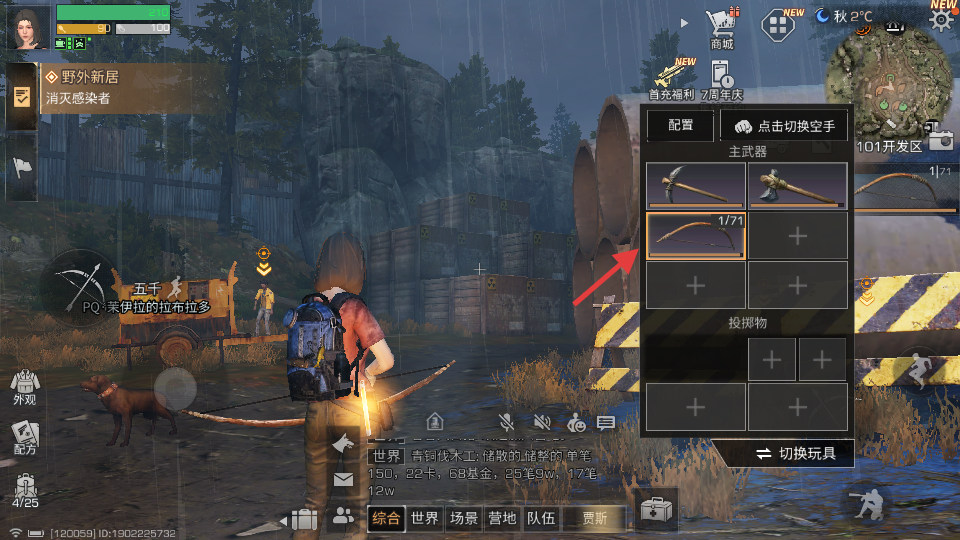This screenshot has height=540, width=960.
Task: Click the 配置 loadout button
Action: point(680,126)
